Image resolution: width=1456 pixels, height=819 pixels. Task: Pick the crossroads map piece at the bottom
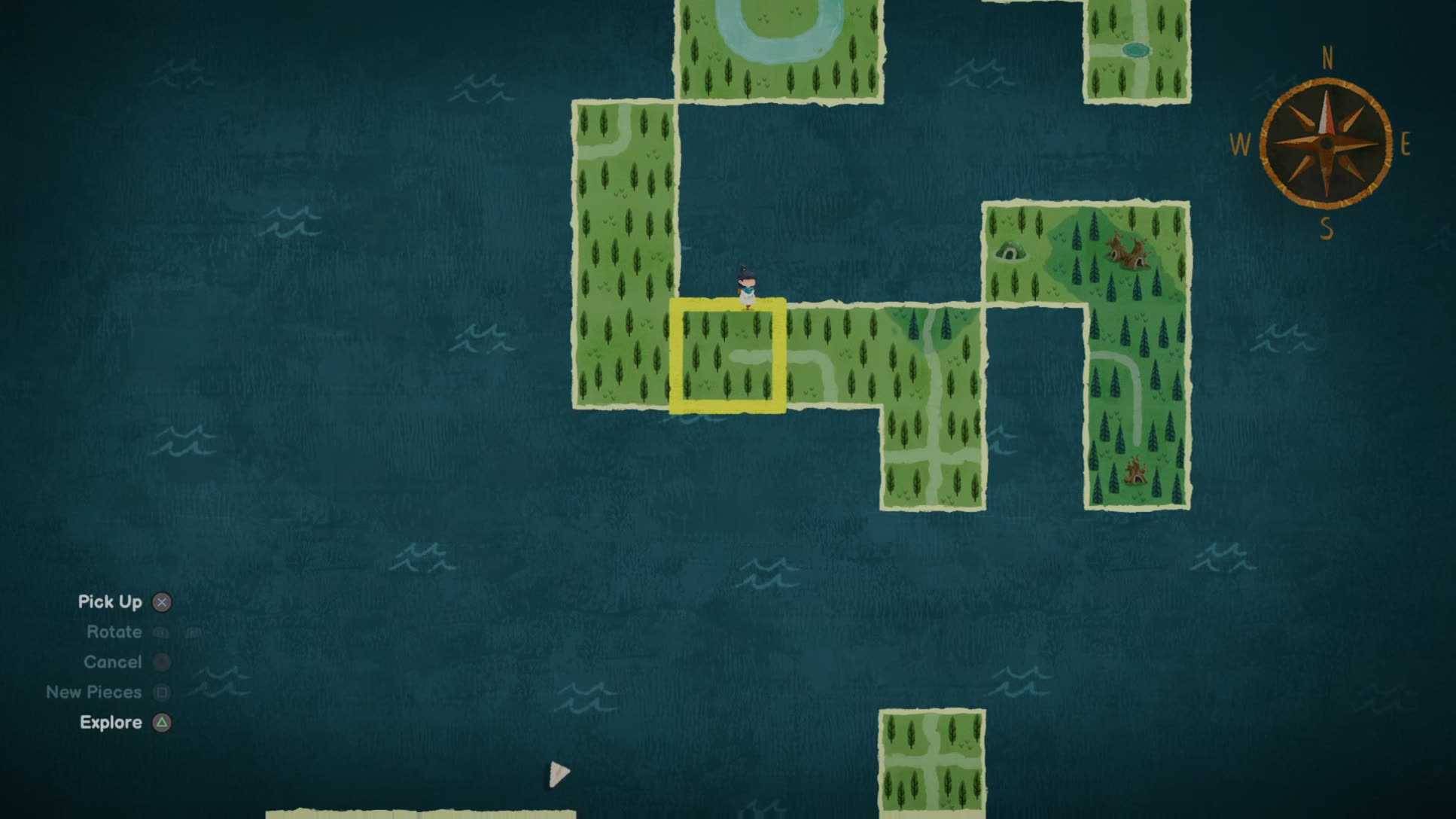(x=932, y=762)
